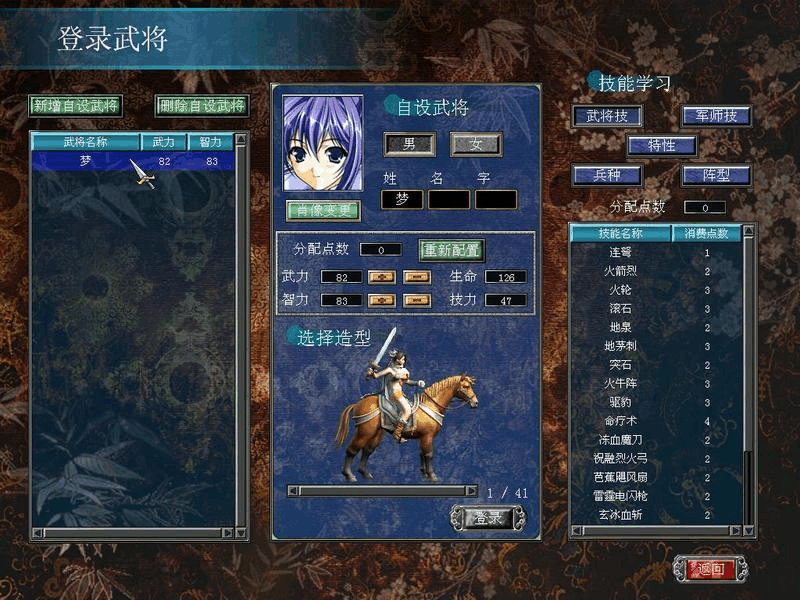
Task: Open the 阵型 category
Action: [716, 175]
